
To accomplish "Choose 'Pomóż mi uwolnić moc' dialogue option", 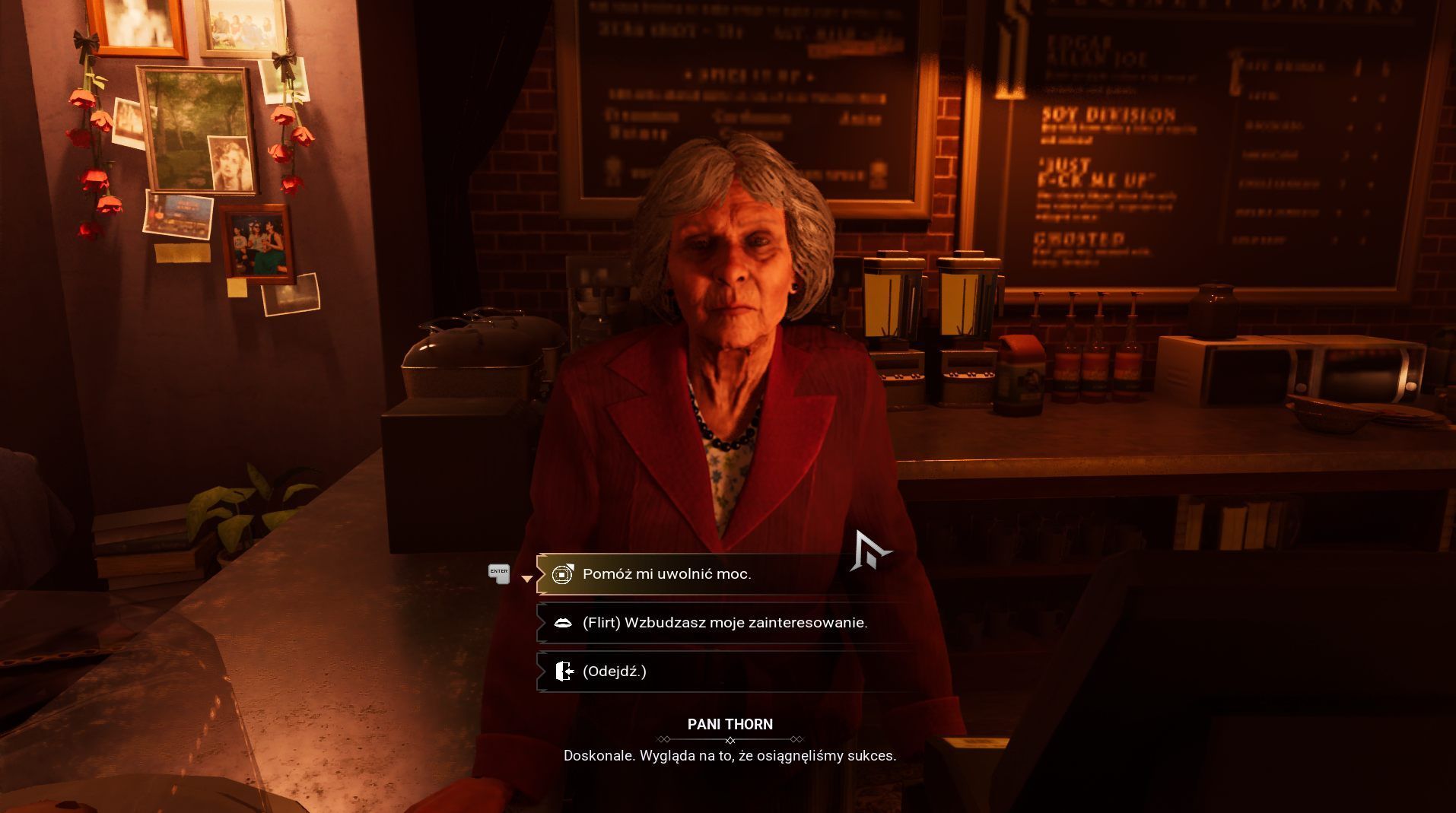I will 666,574.
